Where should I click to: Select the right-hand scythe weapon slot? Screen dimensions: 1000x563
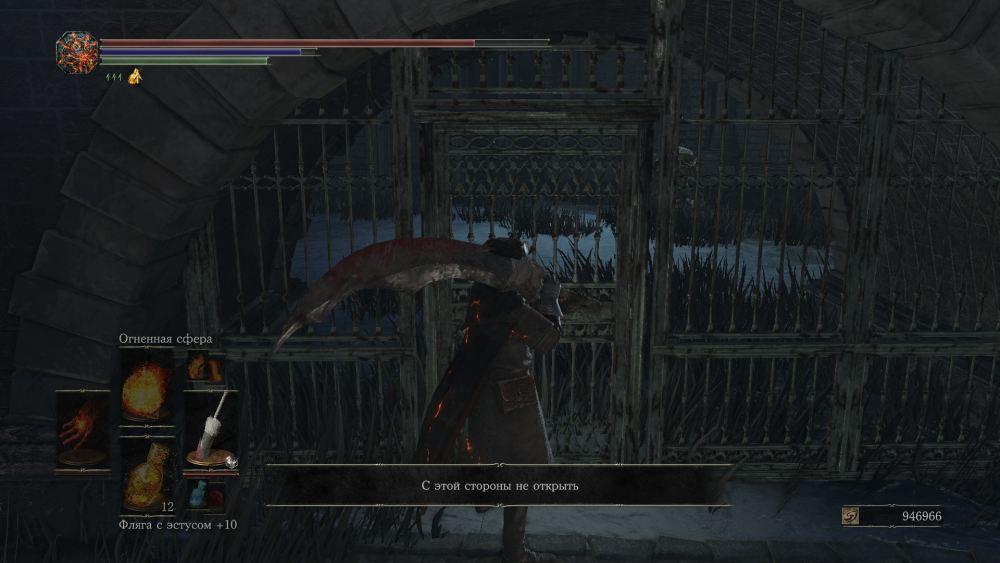[210, 428]
